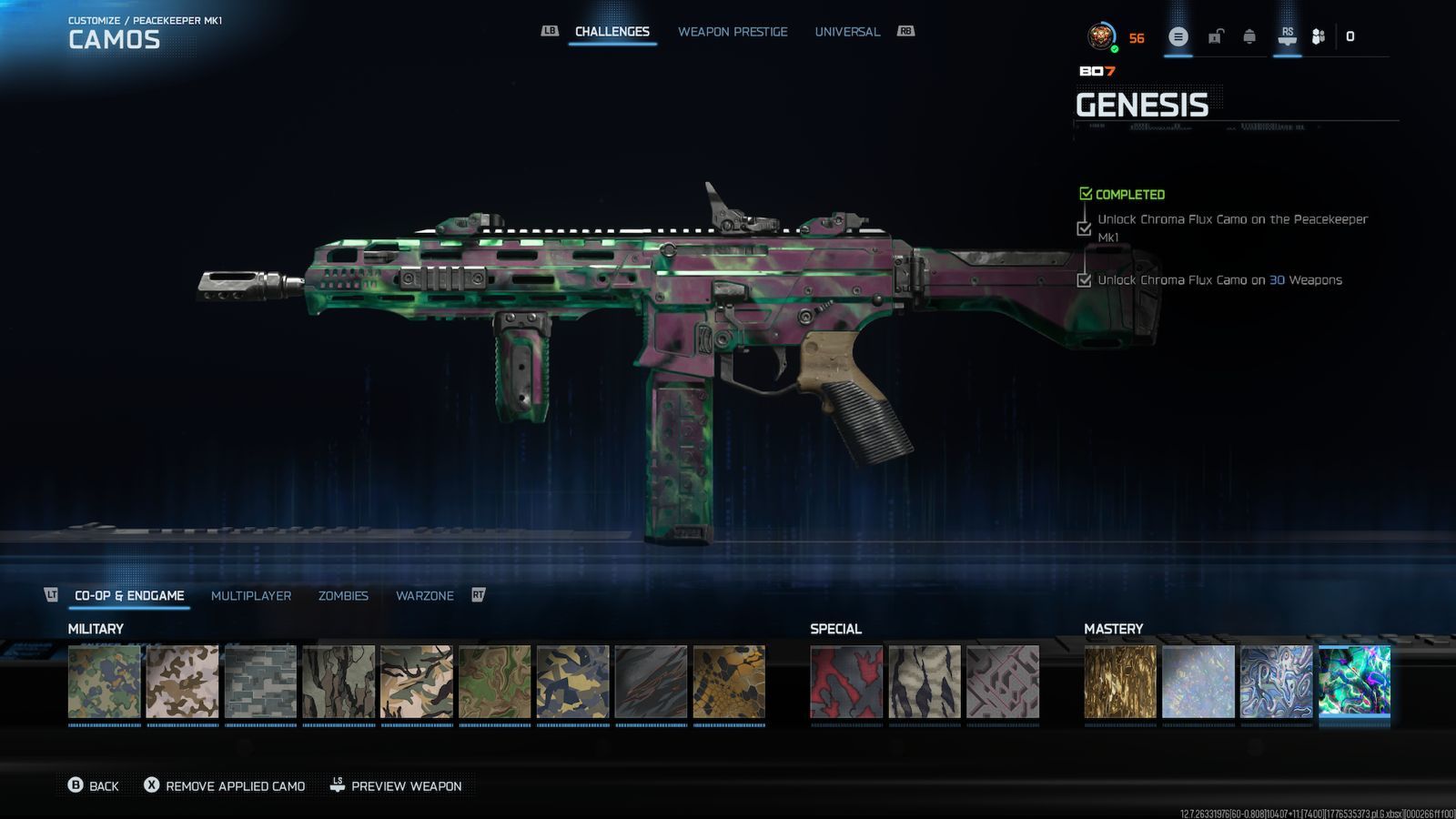Select the Co-Op & Endgame category
Screen dimensions: 1456x819
click(x=129, y=596)
